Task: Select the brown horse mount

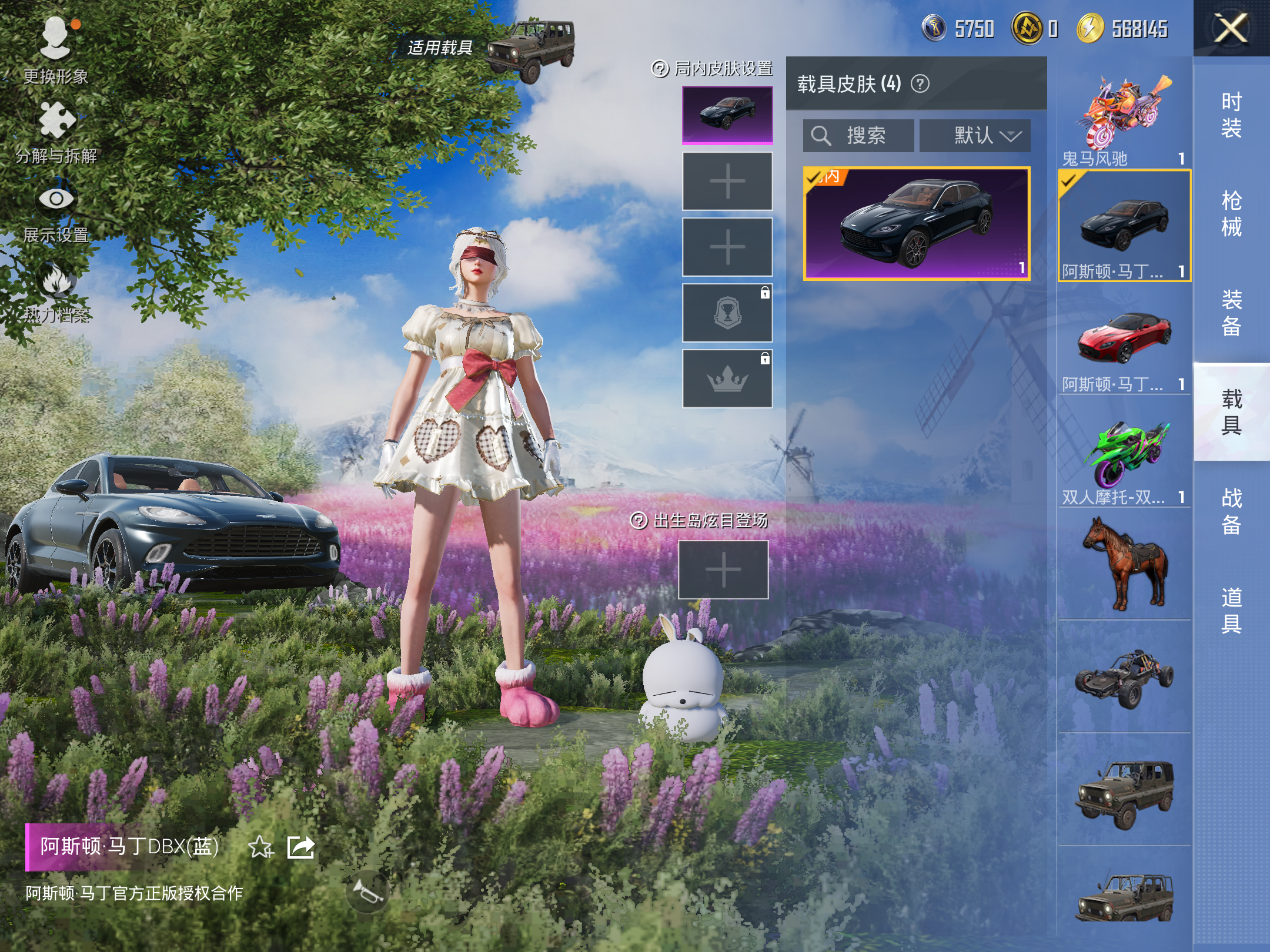Action: click(x=1124, y=563)
